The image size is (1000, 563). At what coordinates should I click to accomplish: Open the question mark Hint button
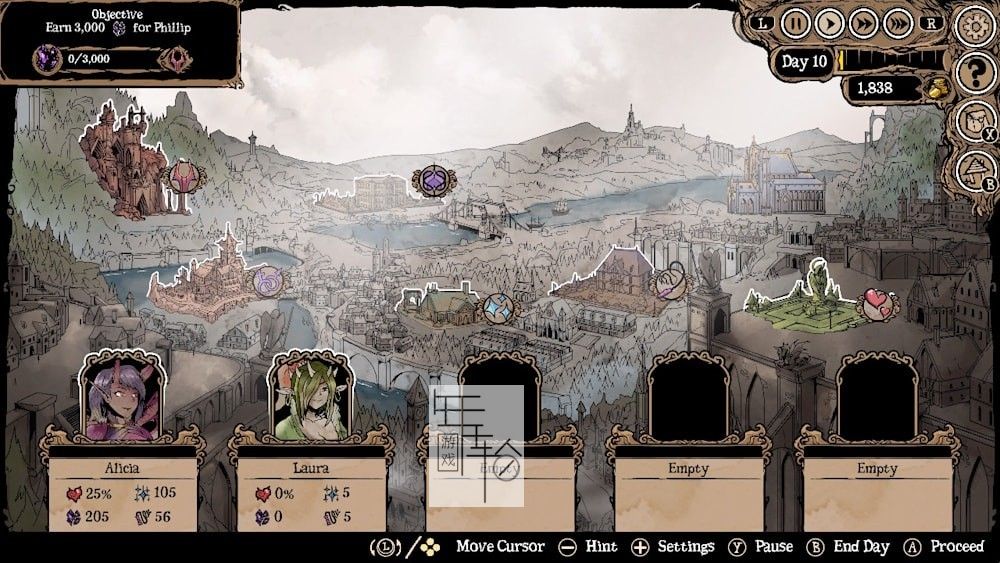tap(973, 73)
